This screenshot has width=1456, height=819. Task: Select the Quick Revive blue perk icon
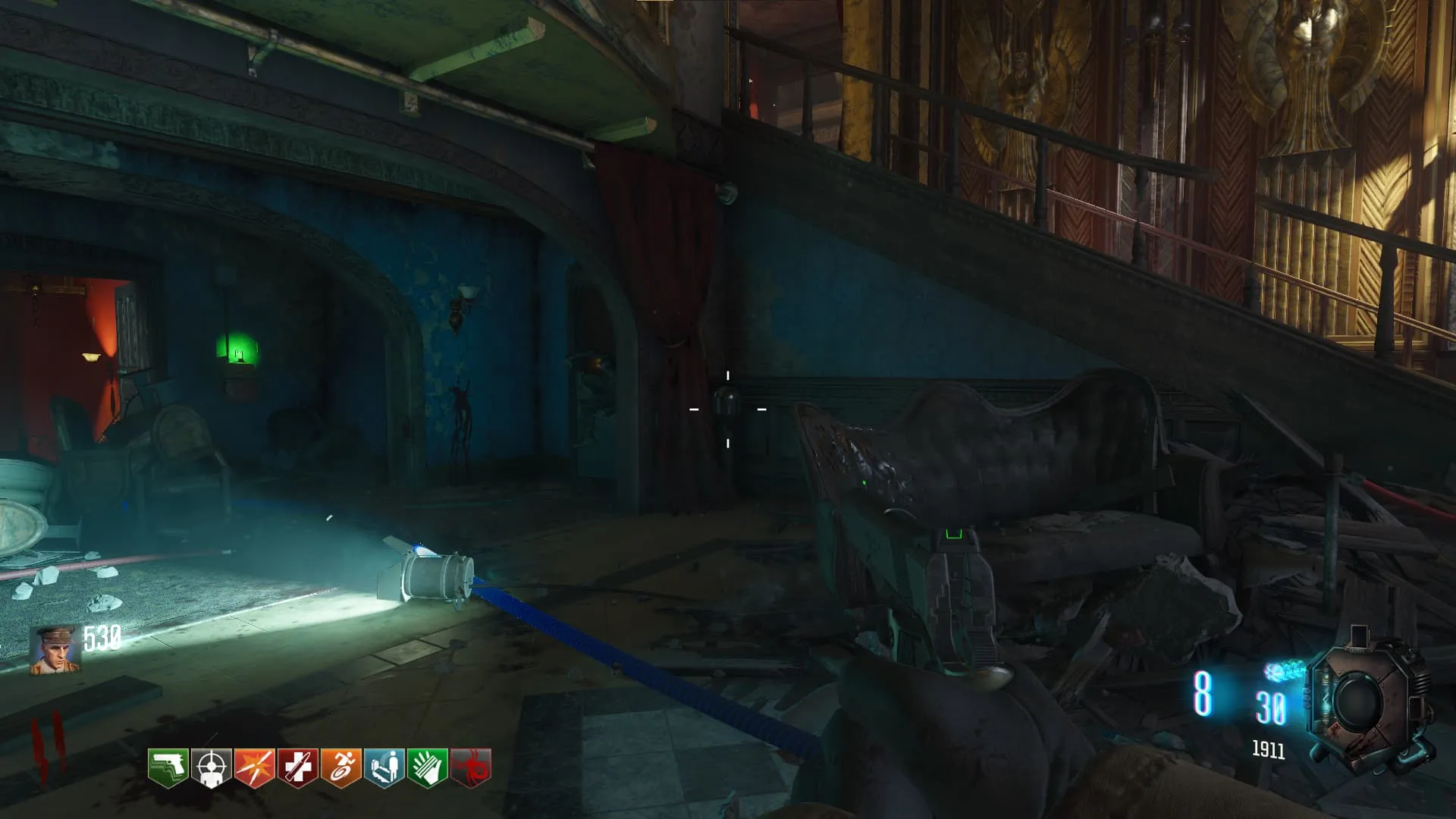pos(384,767)
